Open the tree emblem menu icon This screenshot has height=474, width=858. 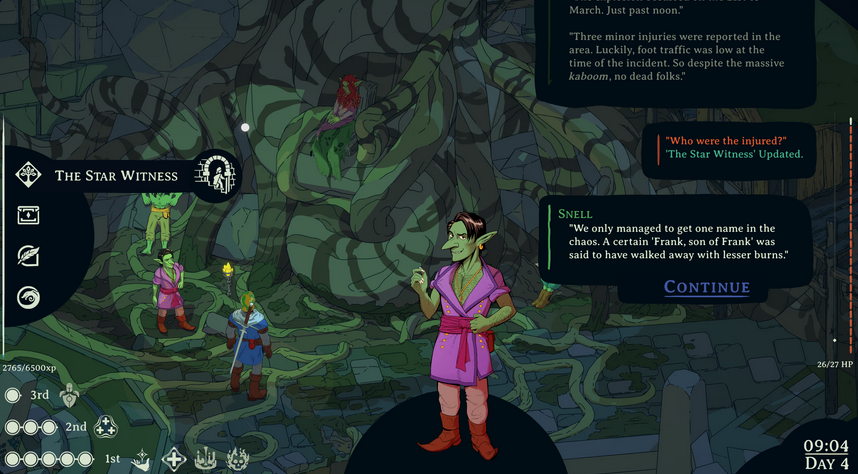[x=28, y=176]
